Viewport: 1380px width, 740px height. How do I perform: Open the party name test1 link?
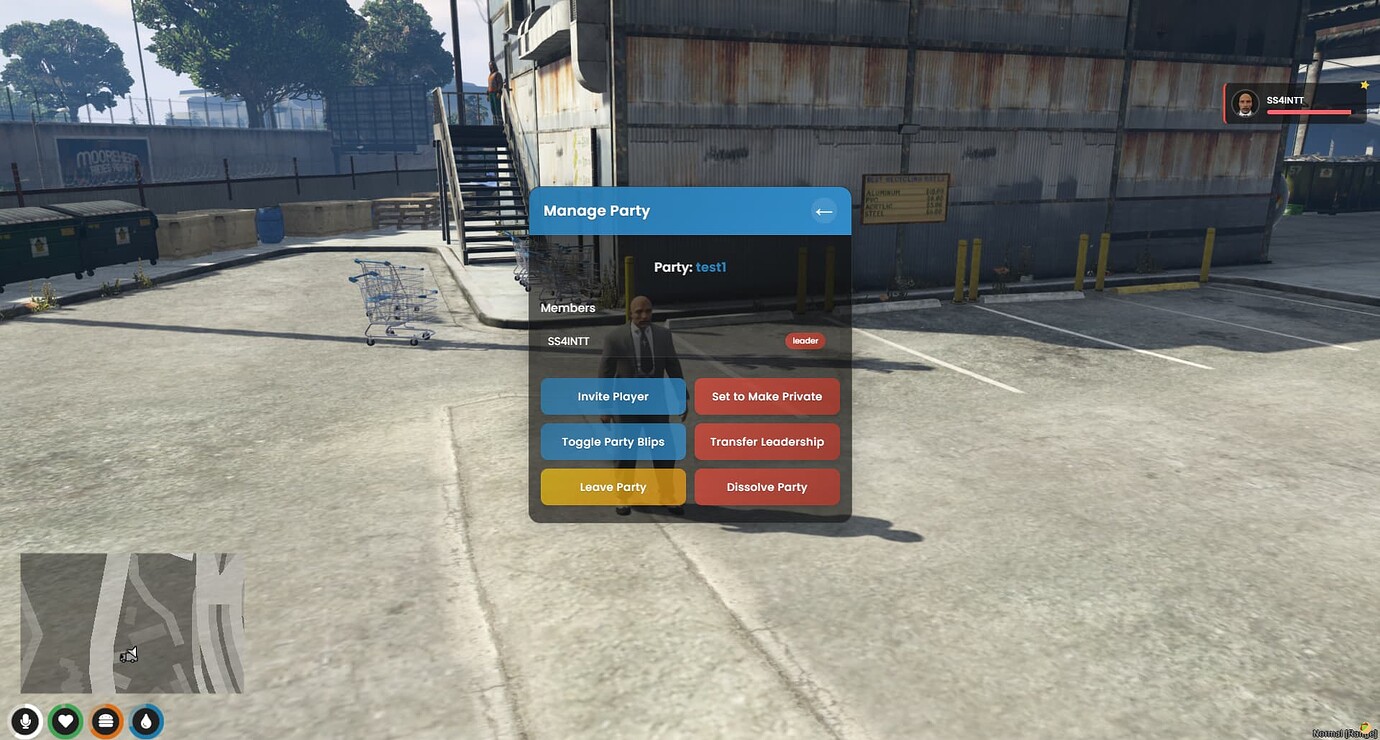[711, 267]
